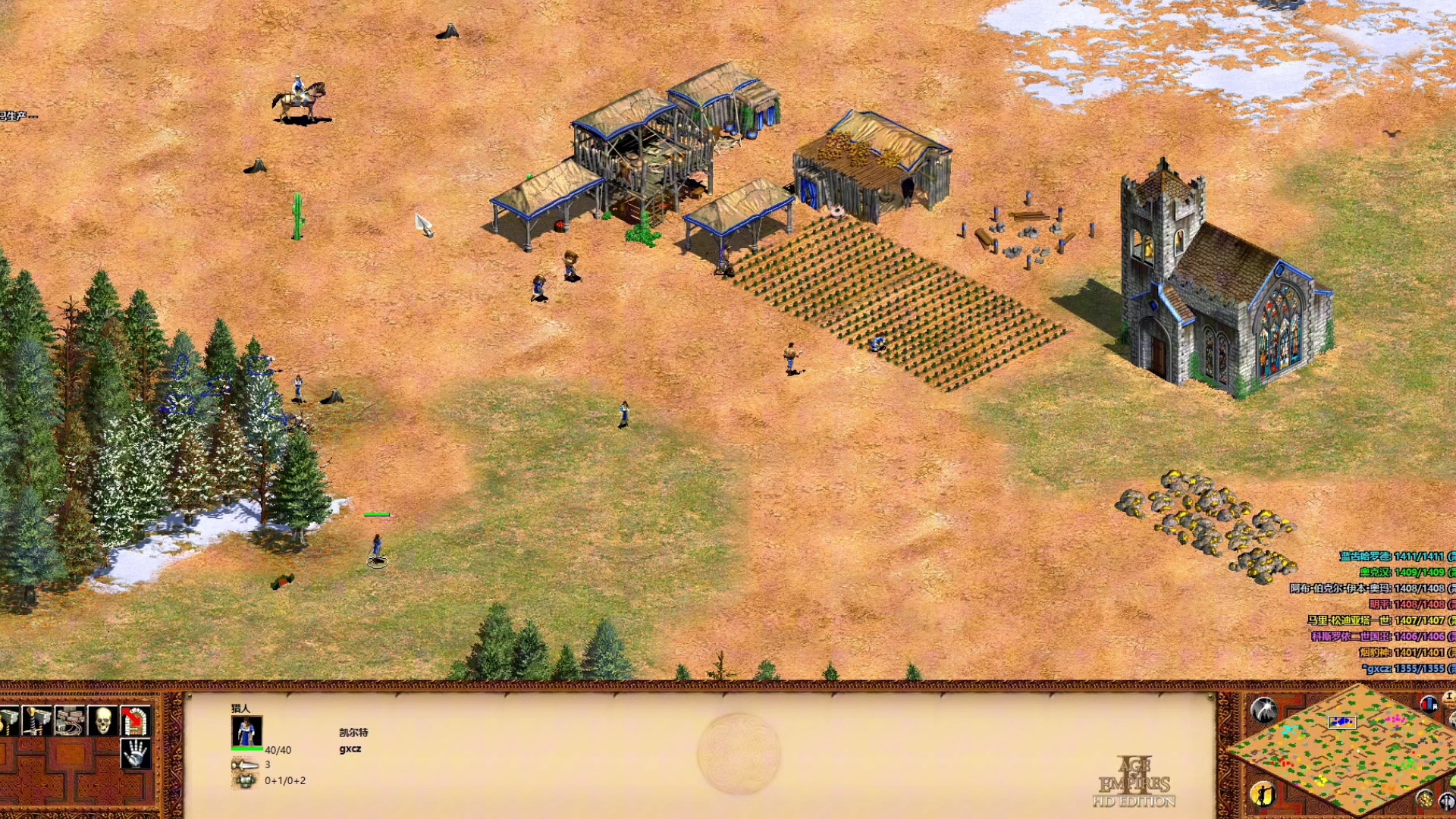
Task: Click the skull delete unit button
Action: tap(102, 721)
